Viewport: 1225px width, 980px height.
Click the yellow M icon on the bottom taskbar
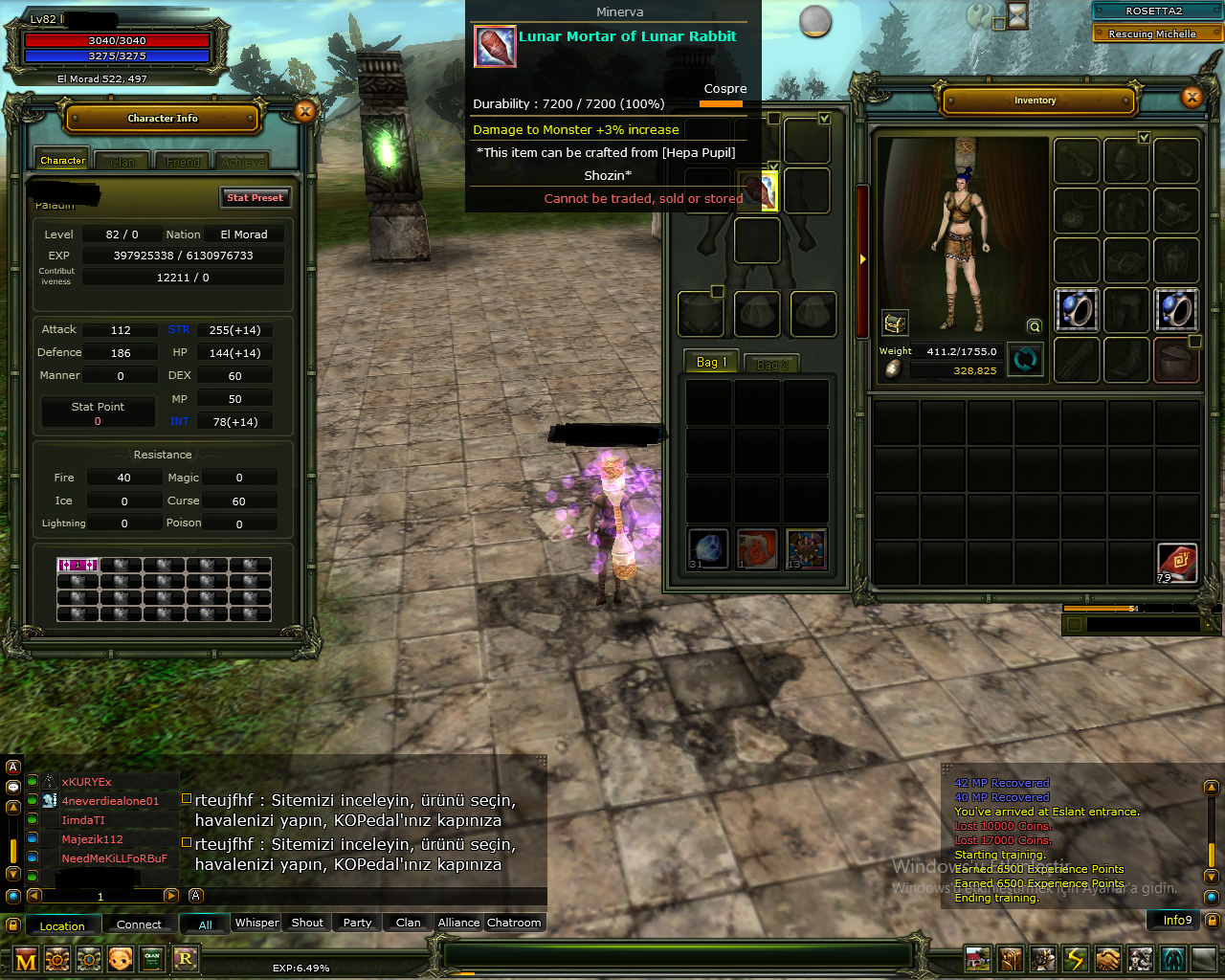click(x=26, y=958)
